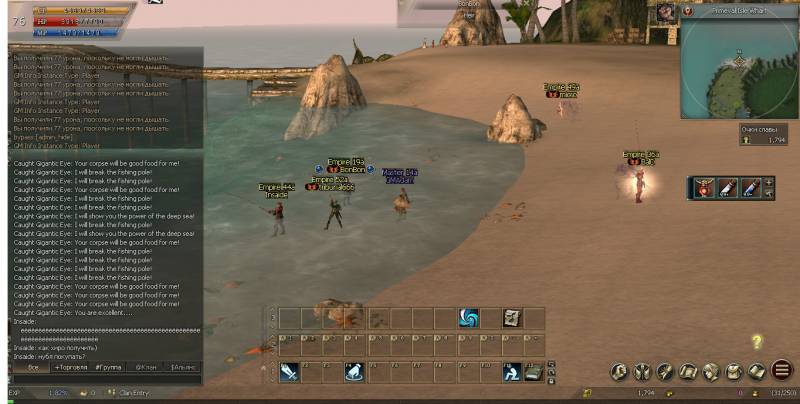Use the scroll item on top hotbar
Screen dimensions: 800x404
tap(512, 318)
